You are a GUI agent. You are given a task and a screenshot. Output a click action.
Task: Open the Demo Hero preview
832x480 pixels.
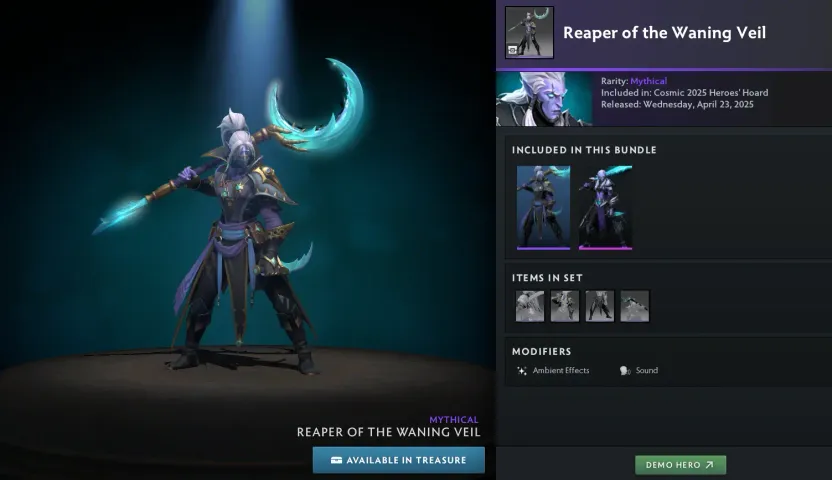tap(680, 465)
